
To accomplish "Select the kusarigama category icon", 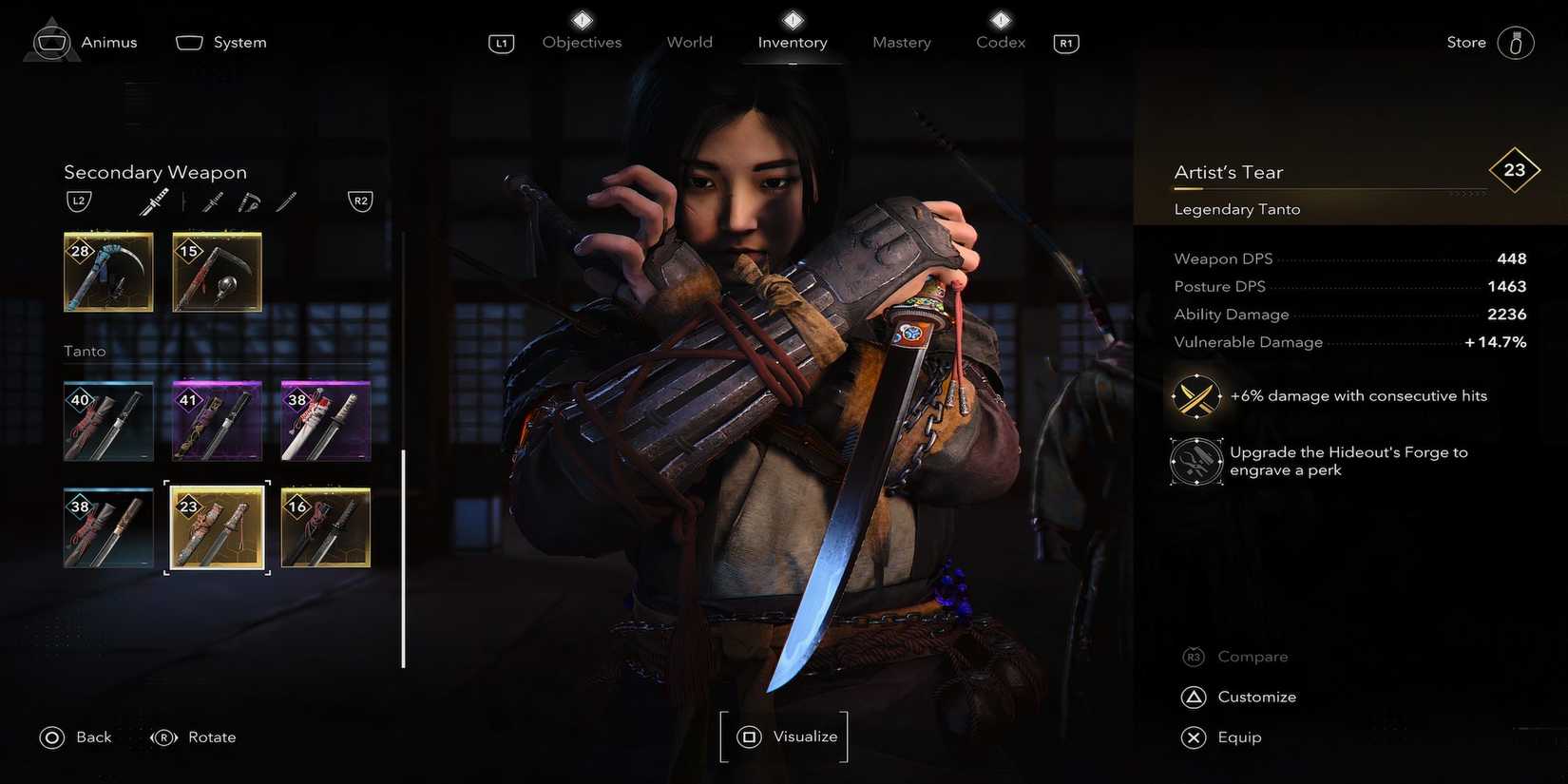I will pos(249,201).
